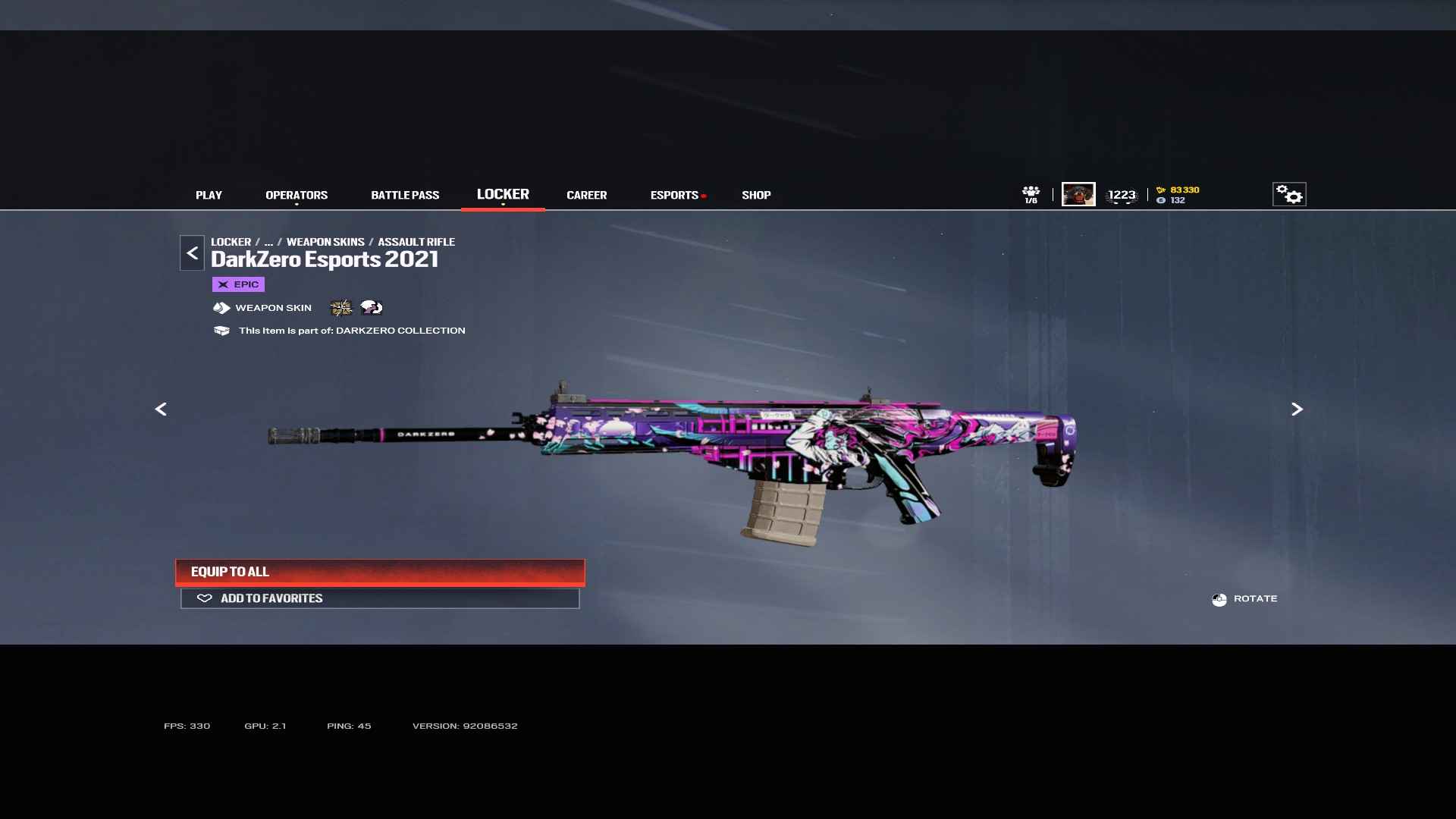Select the Locker tab
This screenshot has width=1456, height=819.
503,194
